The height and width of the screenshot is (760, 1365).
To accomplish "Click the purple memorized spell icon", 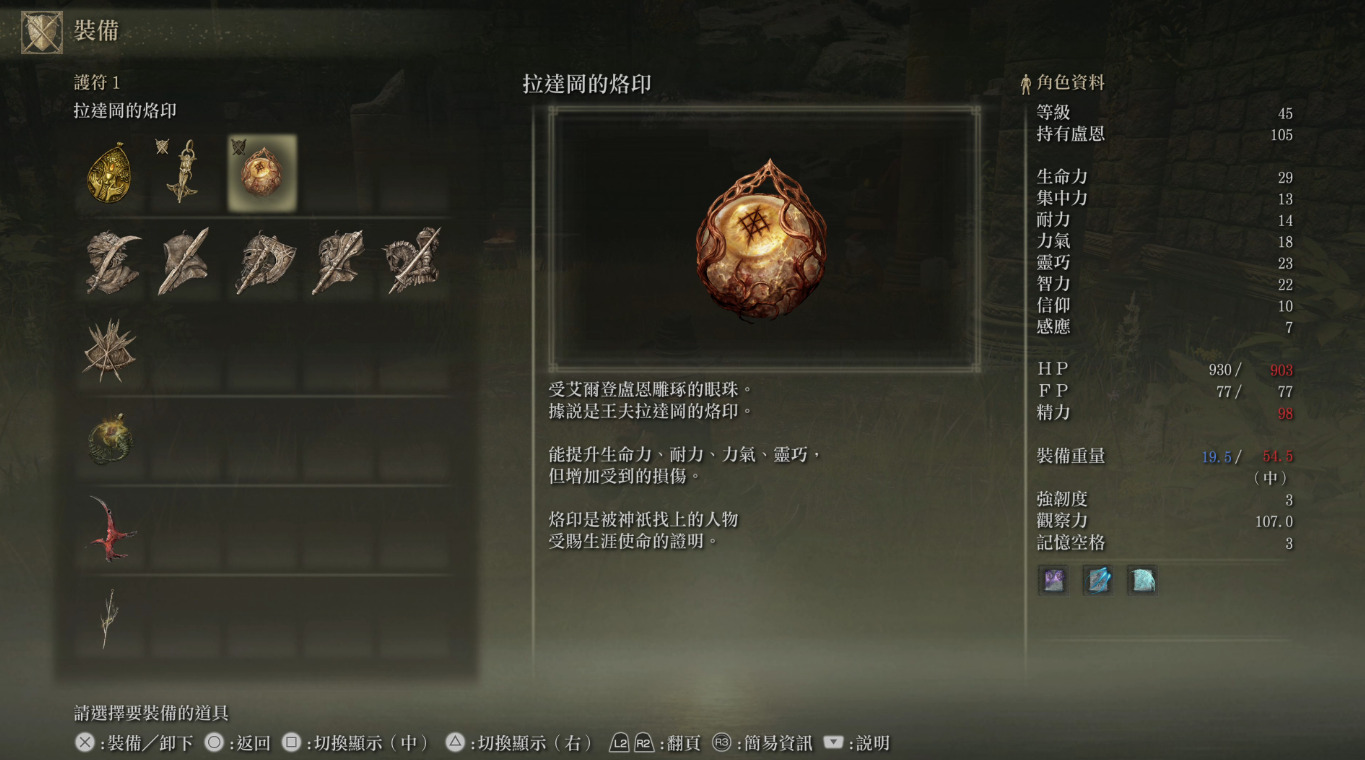I will [1053, 580].
